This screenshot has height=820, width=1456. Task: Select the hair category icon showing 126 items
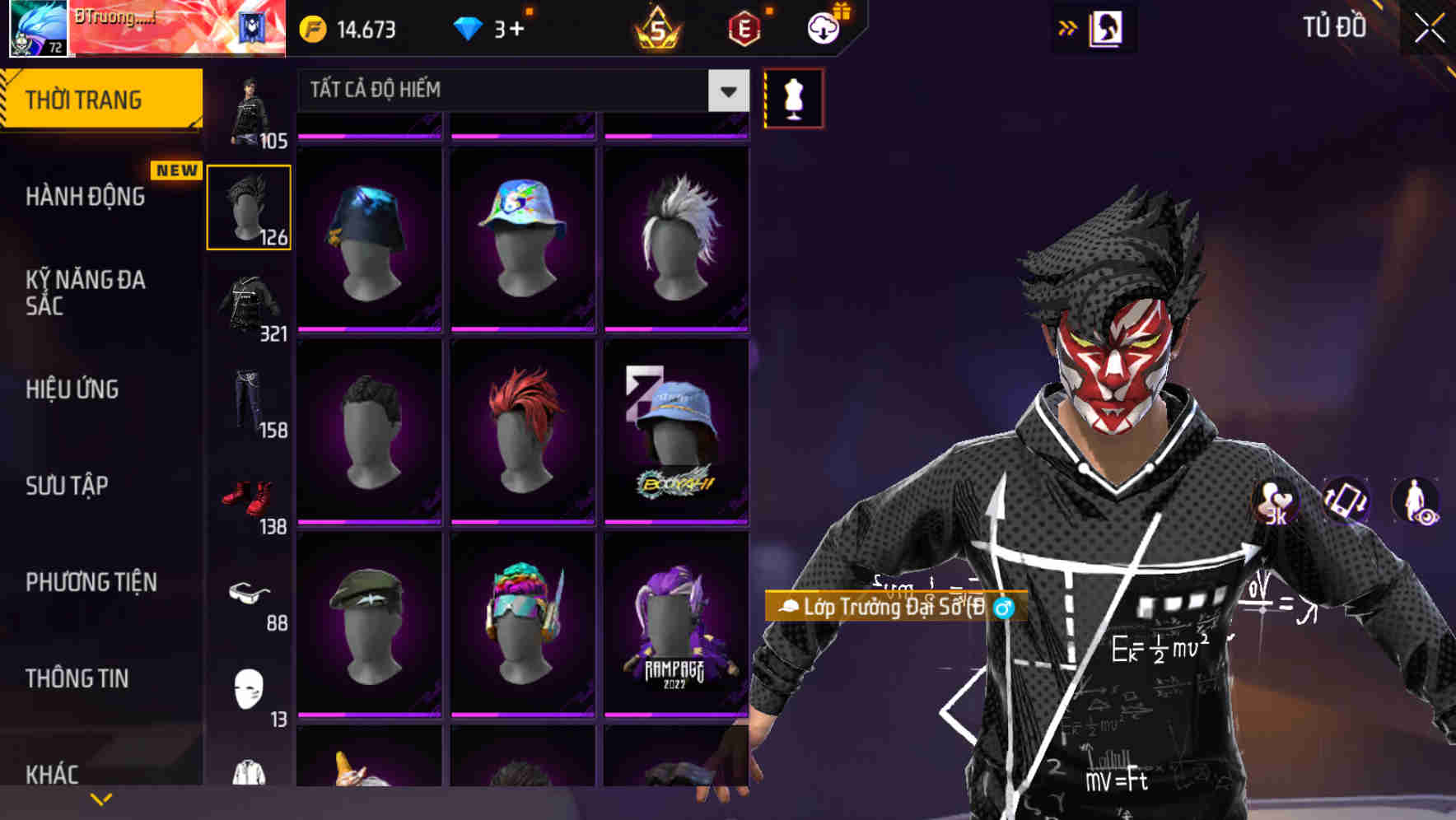point(249,204)
